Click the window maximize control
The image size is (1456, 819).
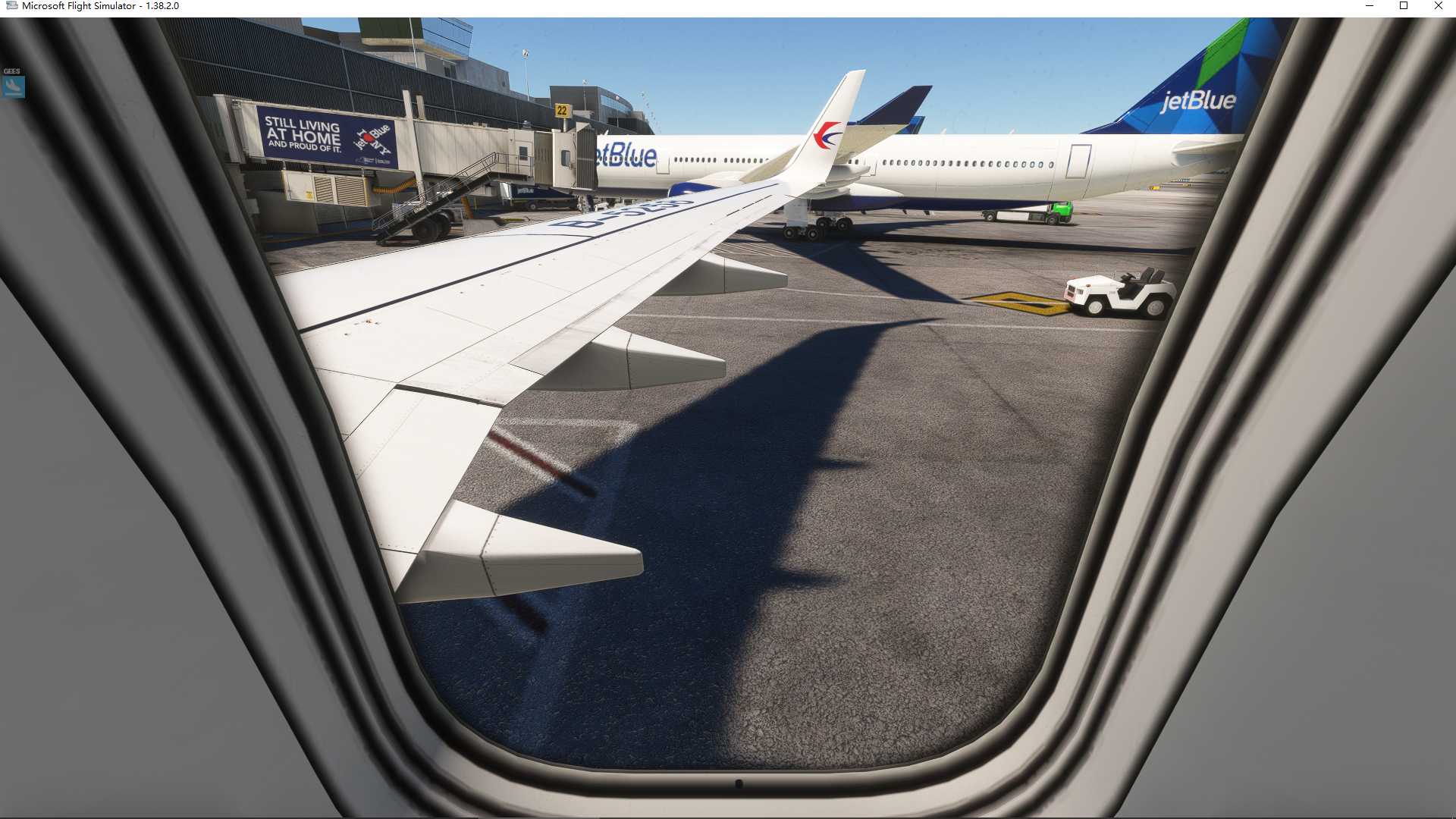[1403, 6]
